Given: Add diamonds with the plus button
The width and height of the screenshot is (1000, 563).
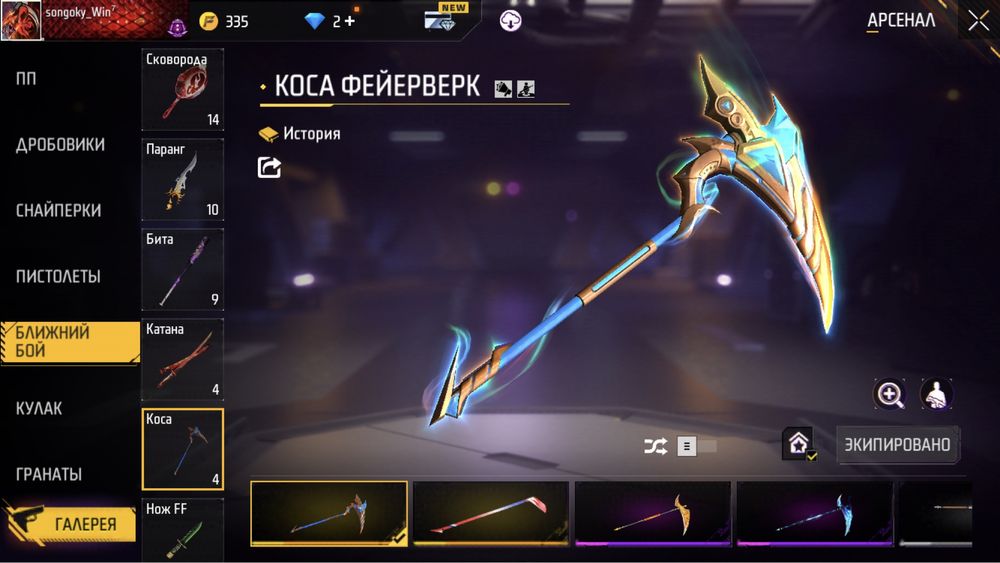Looking at the screenshot, I should pos(350,21).
